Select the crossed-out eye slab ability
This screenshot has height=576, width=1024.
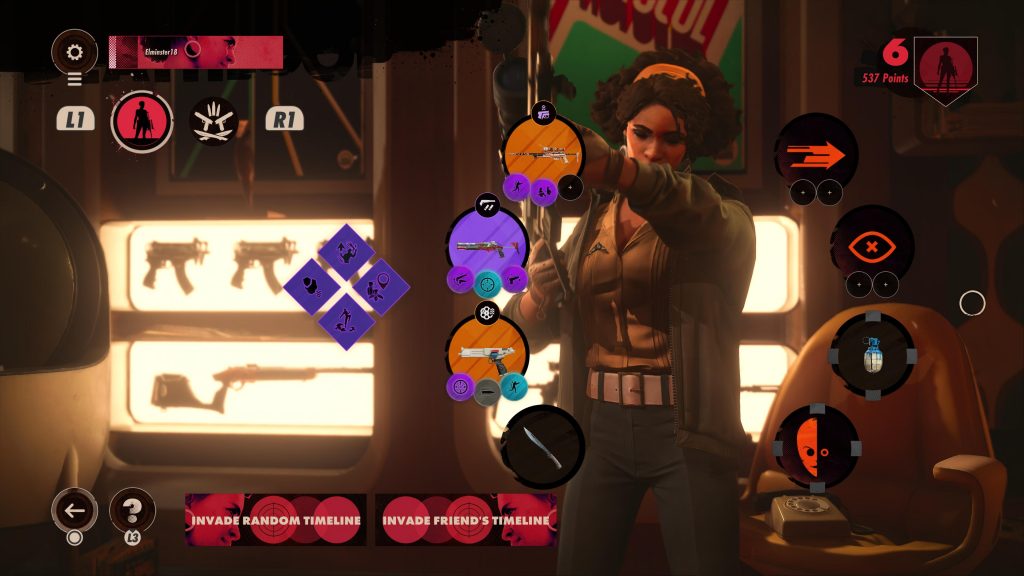click(x=871, y=246)
